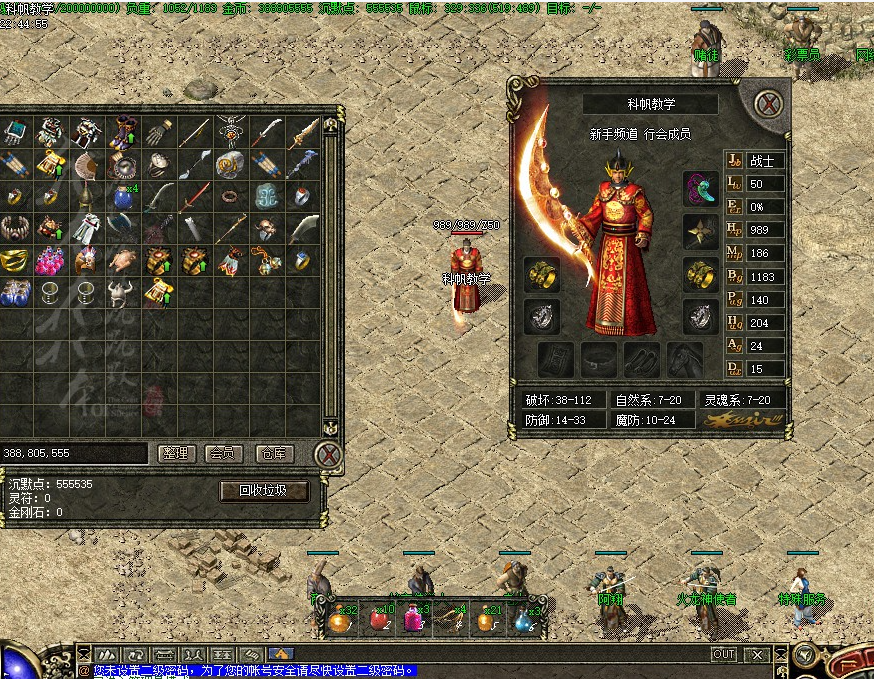Select the shuriken medal equipment slot
The height and width of the screenshot is (679, 874).
701,232
